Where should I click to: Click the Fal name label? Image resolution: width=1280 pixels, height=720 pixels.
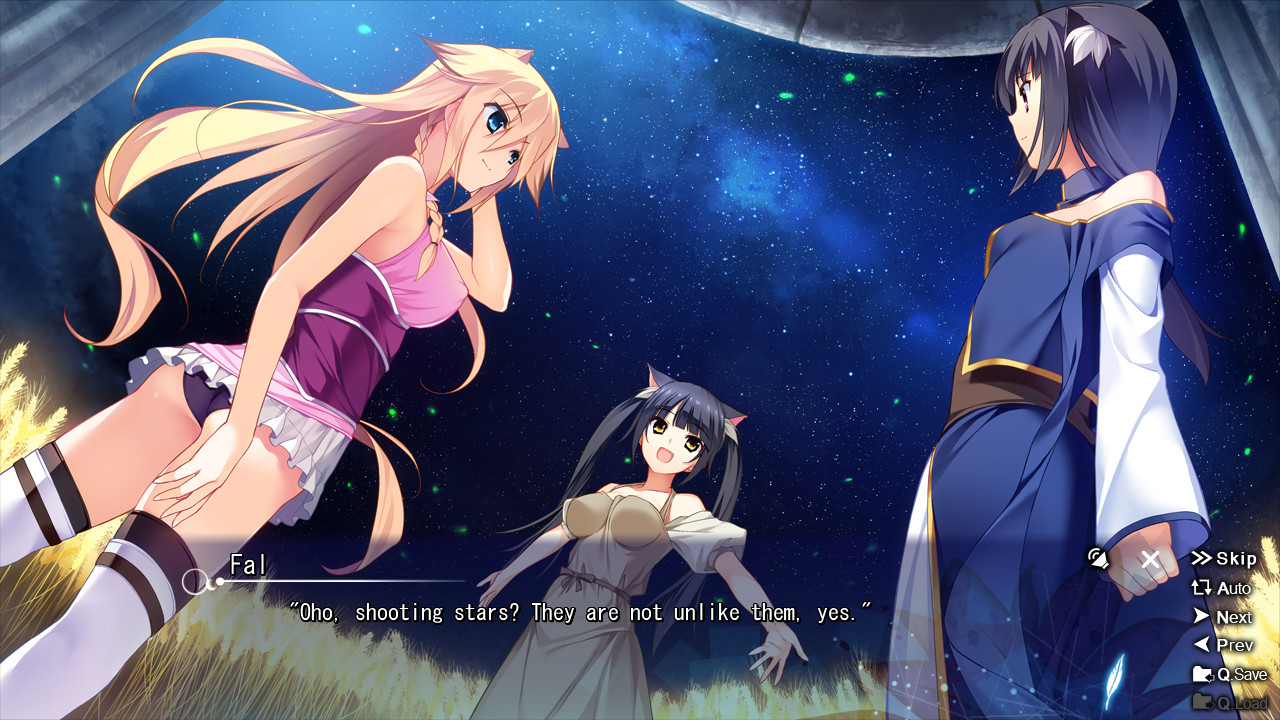246,563
